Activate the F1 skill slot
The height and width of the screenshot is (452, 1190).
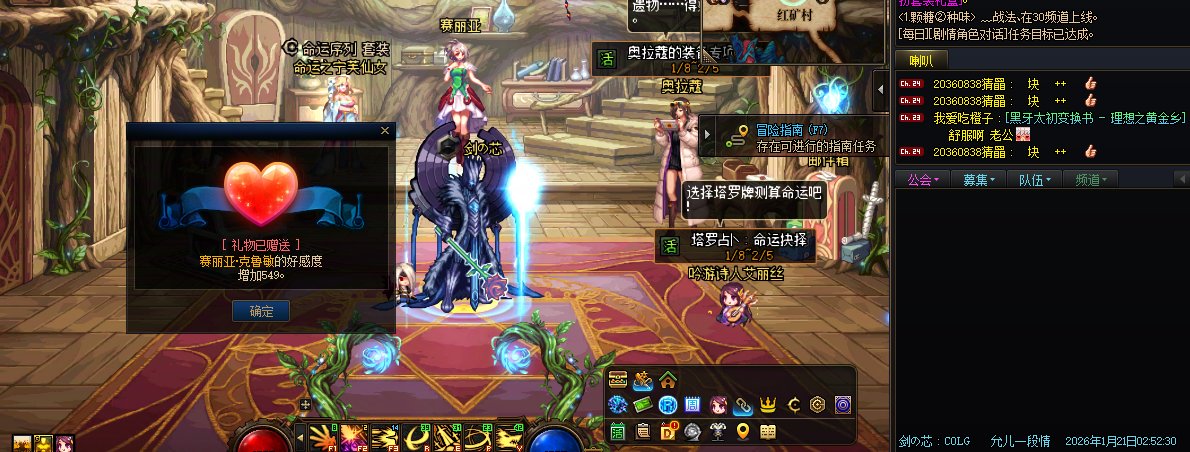coord(323,437)
